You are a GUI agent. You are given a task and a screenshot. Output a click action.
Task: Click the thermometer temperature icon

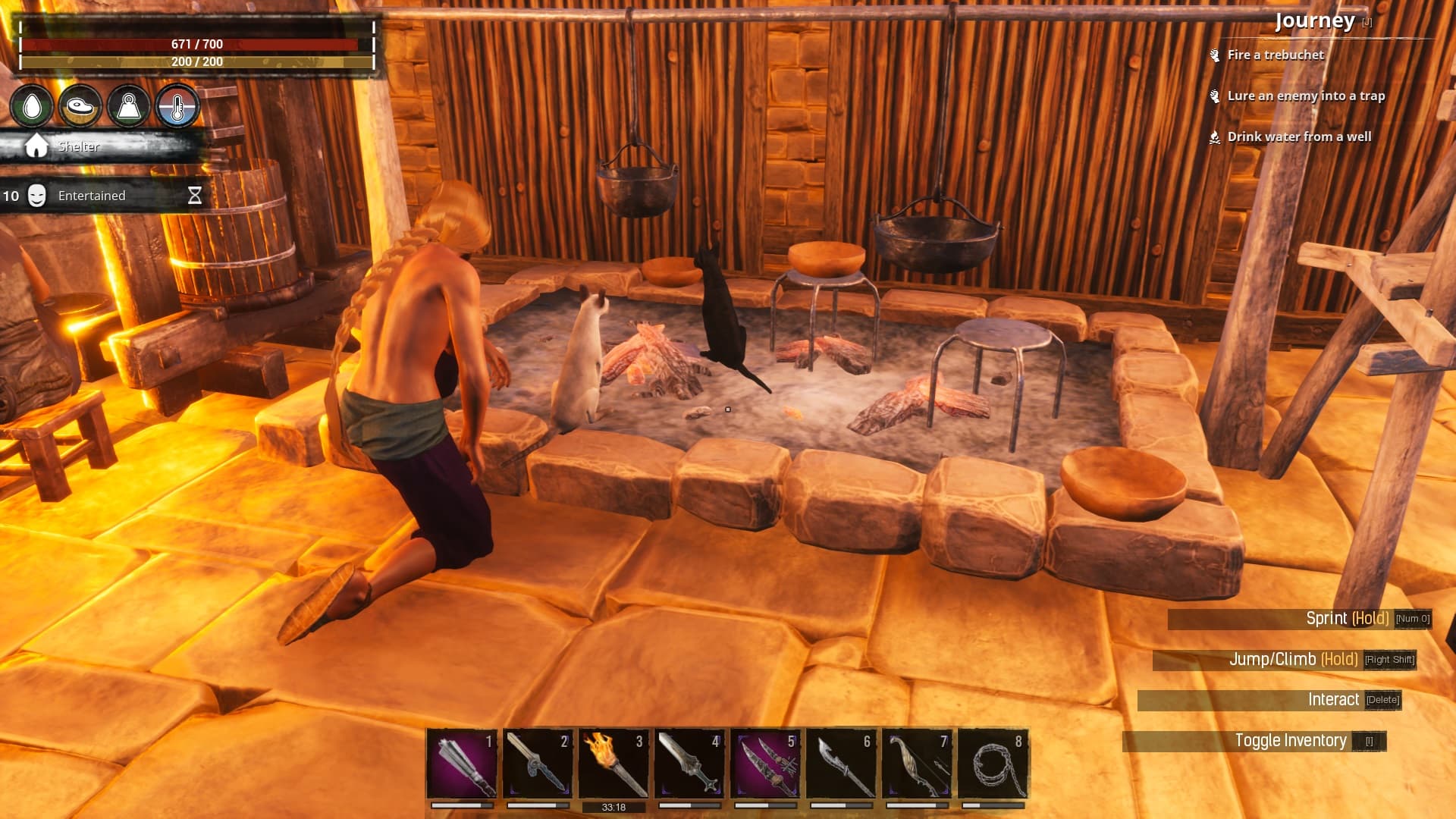click(177, 106)
